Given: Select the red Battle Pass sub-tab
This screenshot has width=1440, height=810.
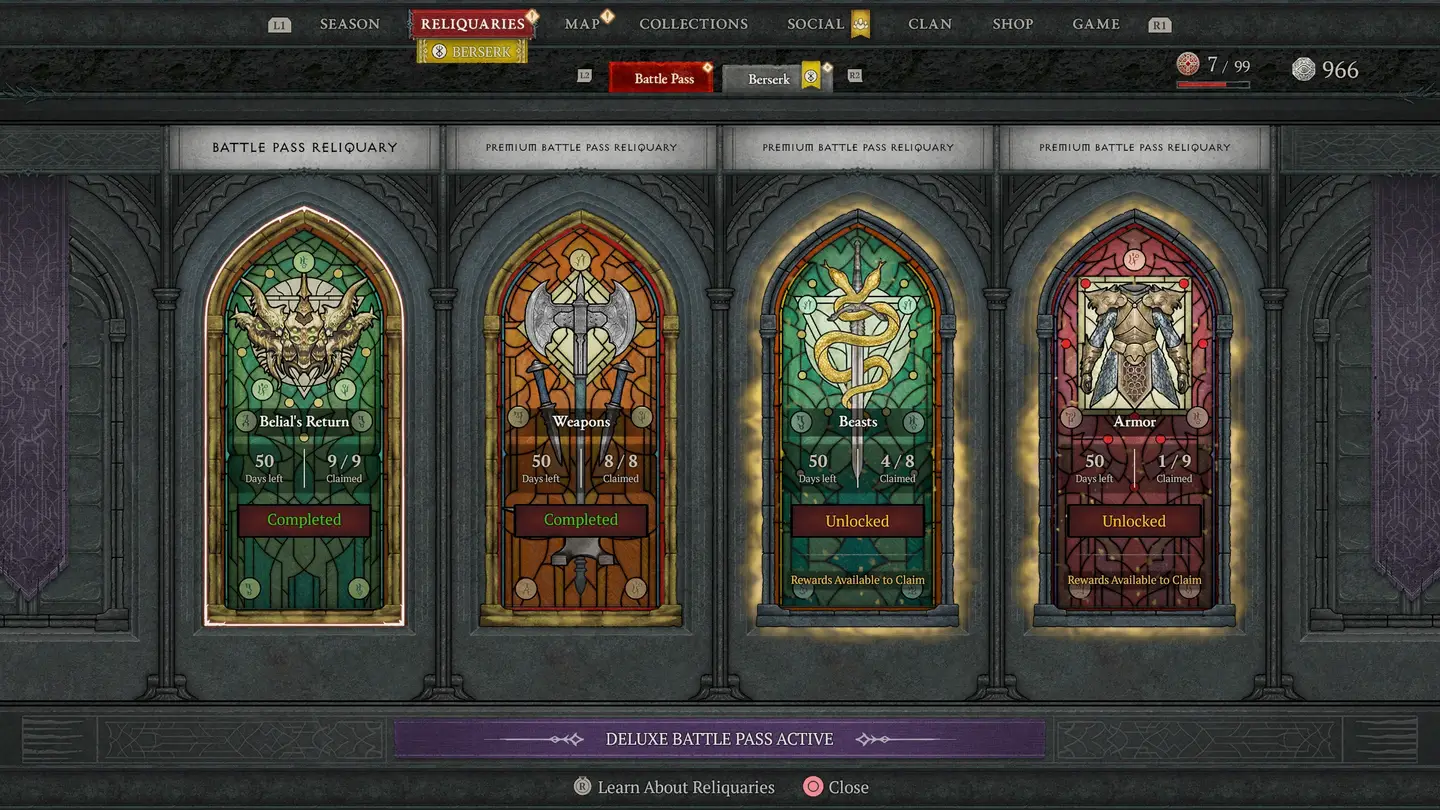Looking at the screenshot, I should click(663, 78).
